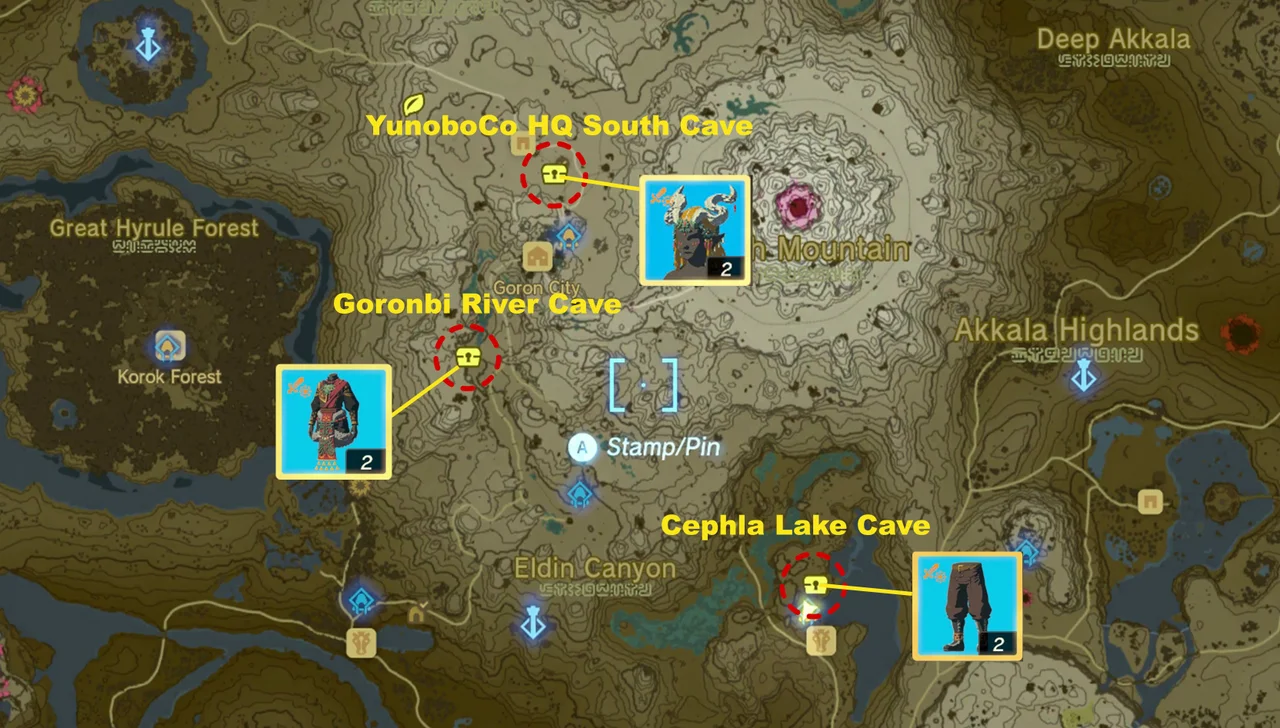Expand the Goronbi River Cave label
This screenshot has height=728, width=1280.
479,305
